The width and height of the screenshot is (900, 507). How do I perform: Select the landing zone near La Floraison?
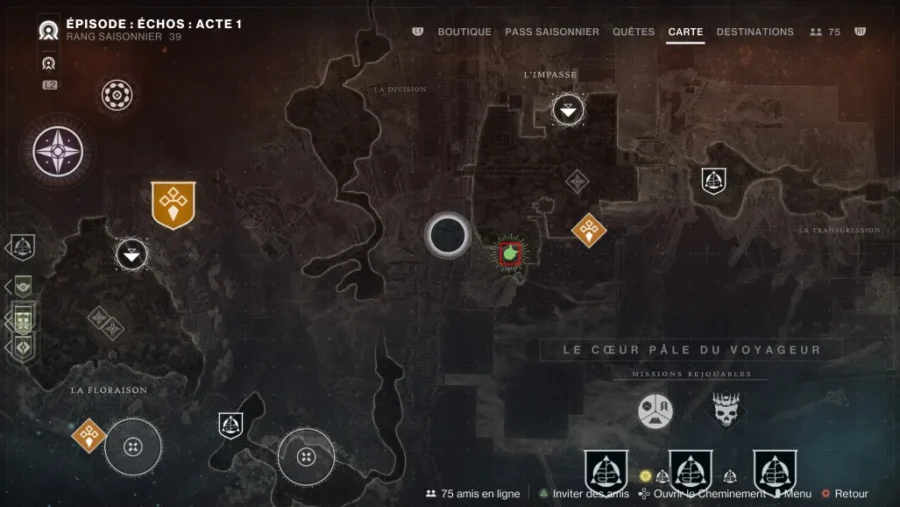point(132,254)
